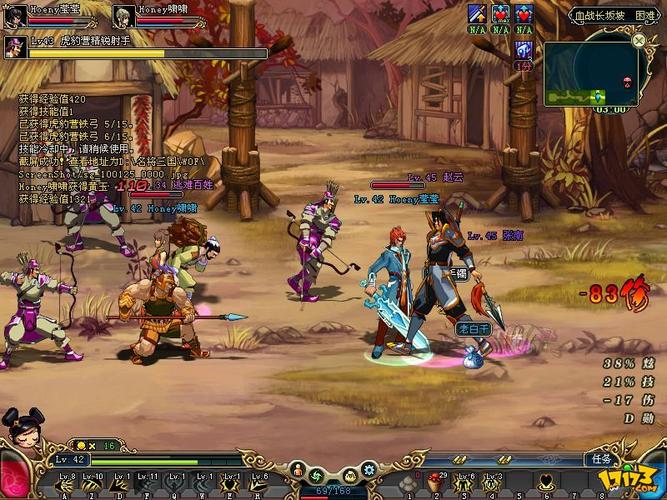Click the blue gift box 1分 icon

pyautogui.click(x=523, y=51)
